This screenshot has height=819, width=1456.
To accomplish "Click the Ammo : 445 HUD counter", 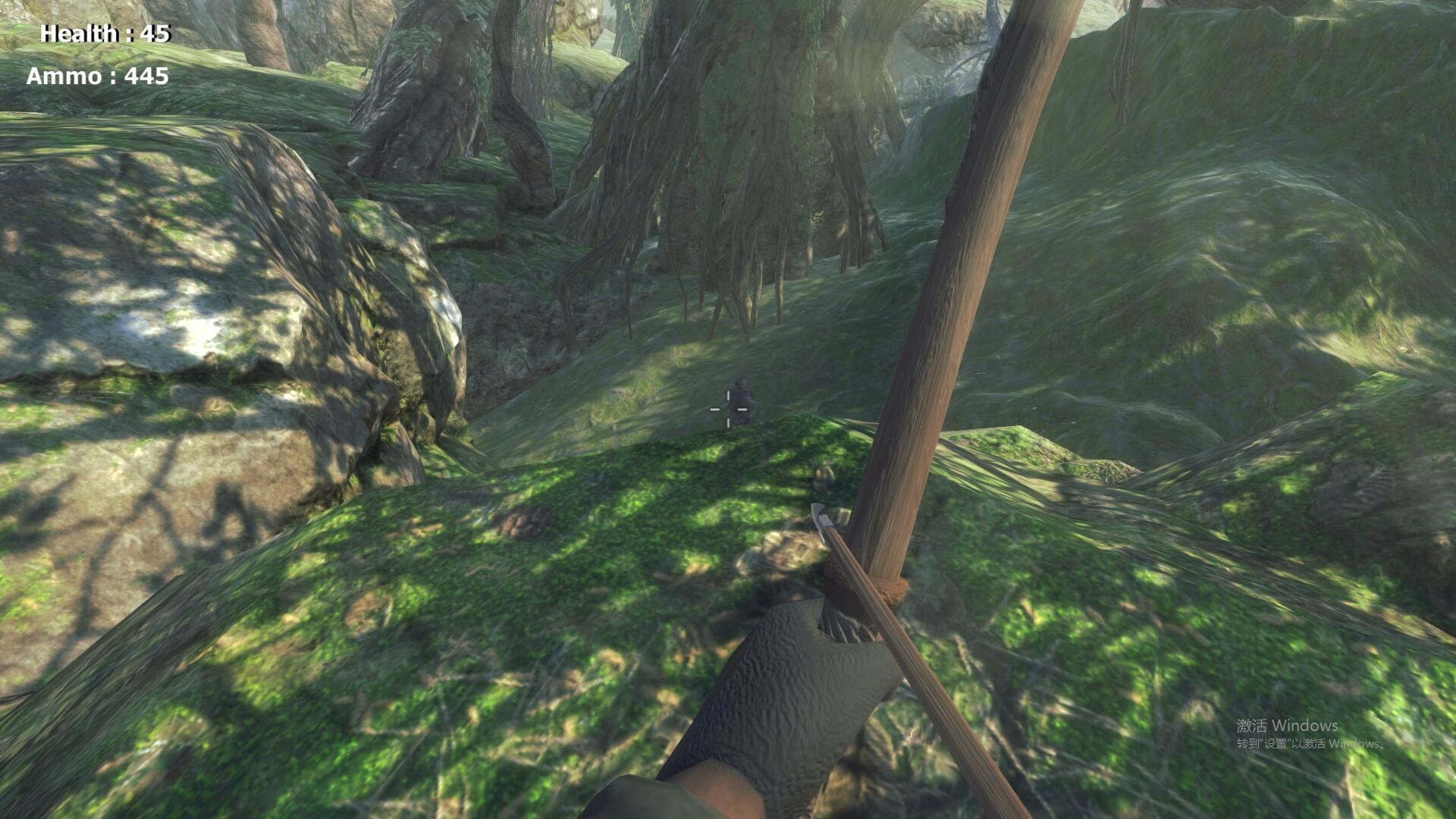I will (97, 76).
